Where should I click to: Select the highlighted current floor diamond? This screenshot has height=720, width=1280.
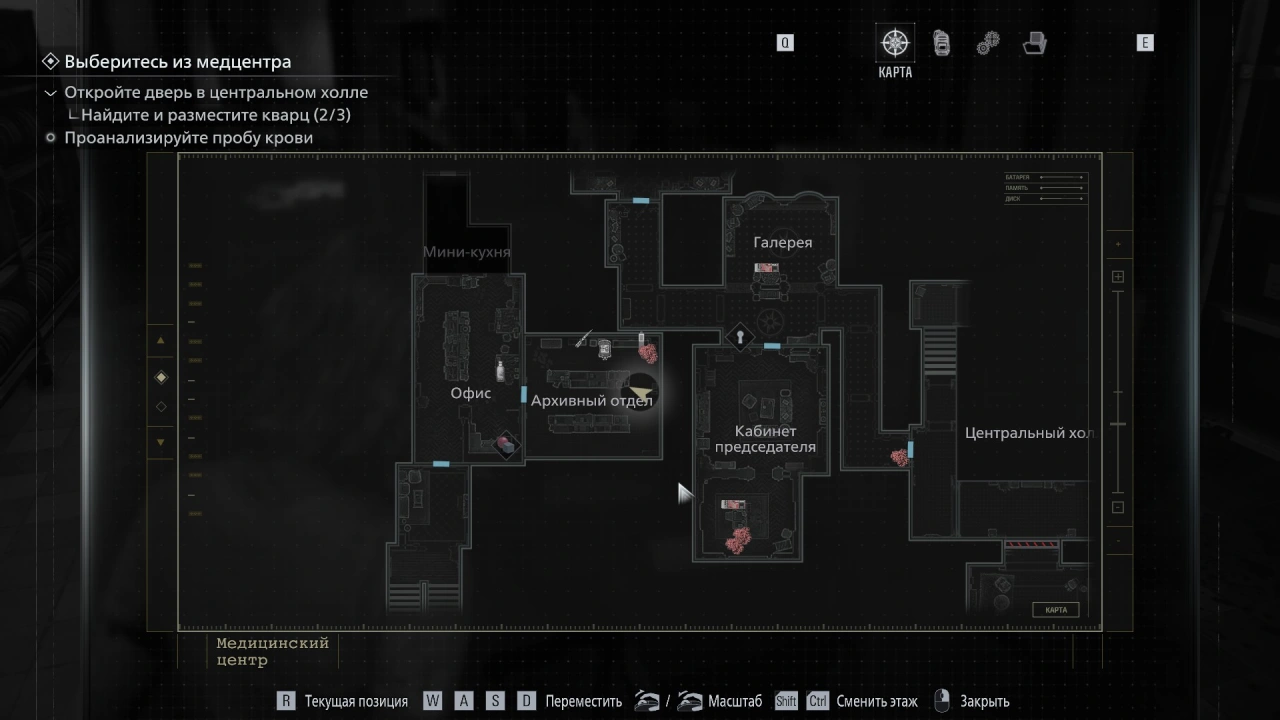pyautogui.click(x=161, y=377)
